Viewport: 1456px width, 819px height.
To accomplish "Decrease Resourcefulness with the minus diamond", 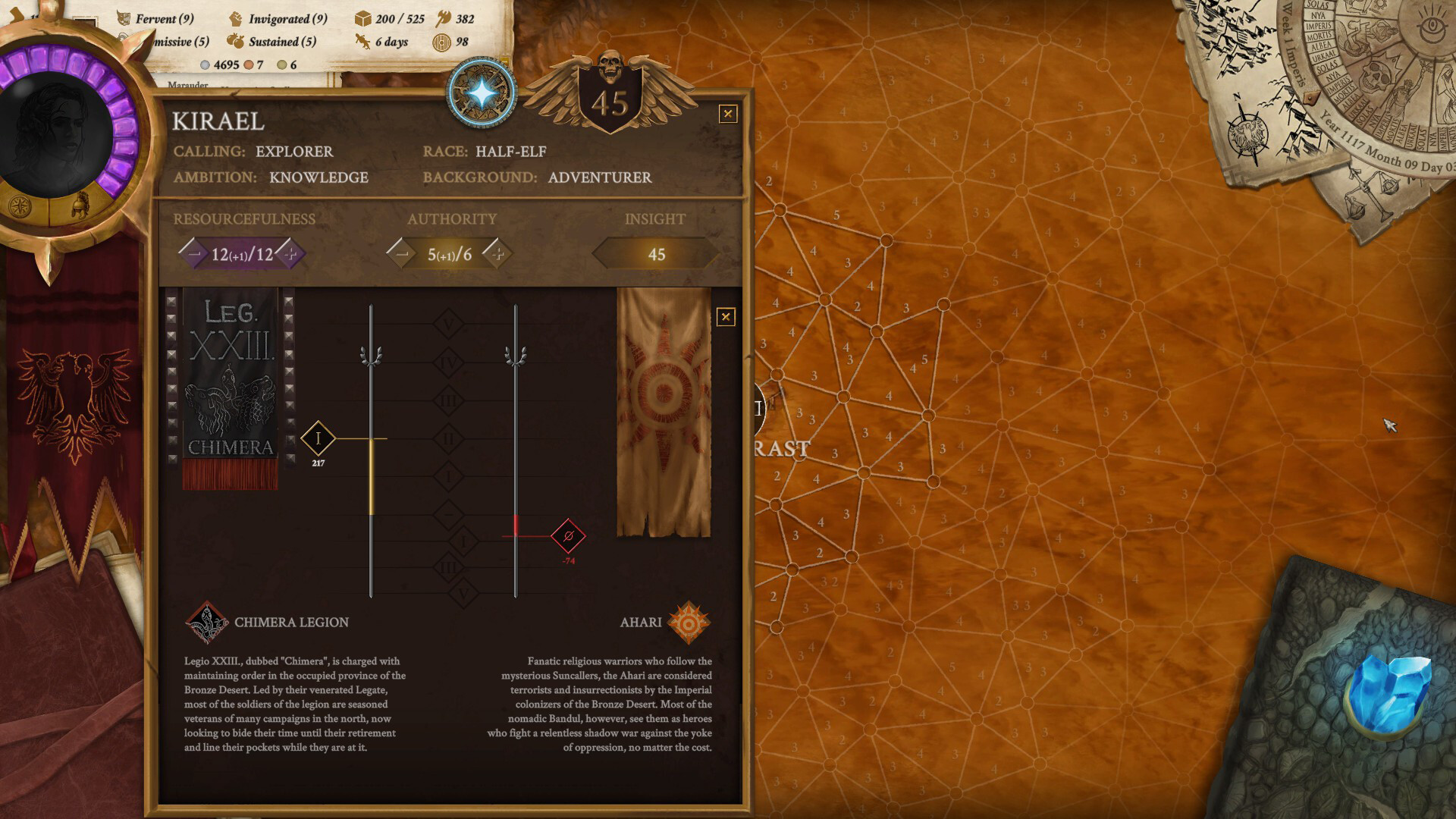I will [x=194, y=254].
